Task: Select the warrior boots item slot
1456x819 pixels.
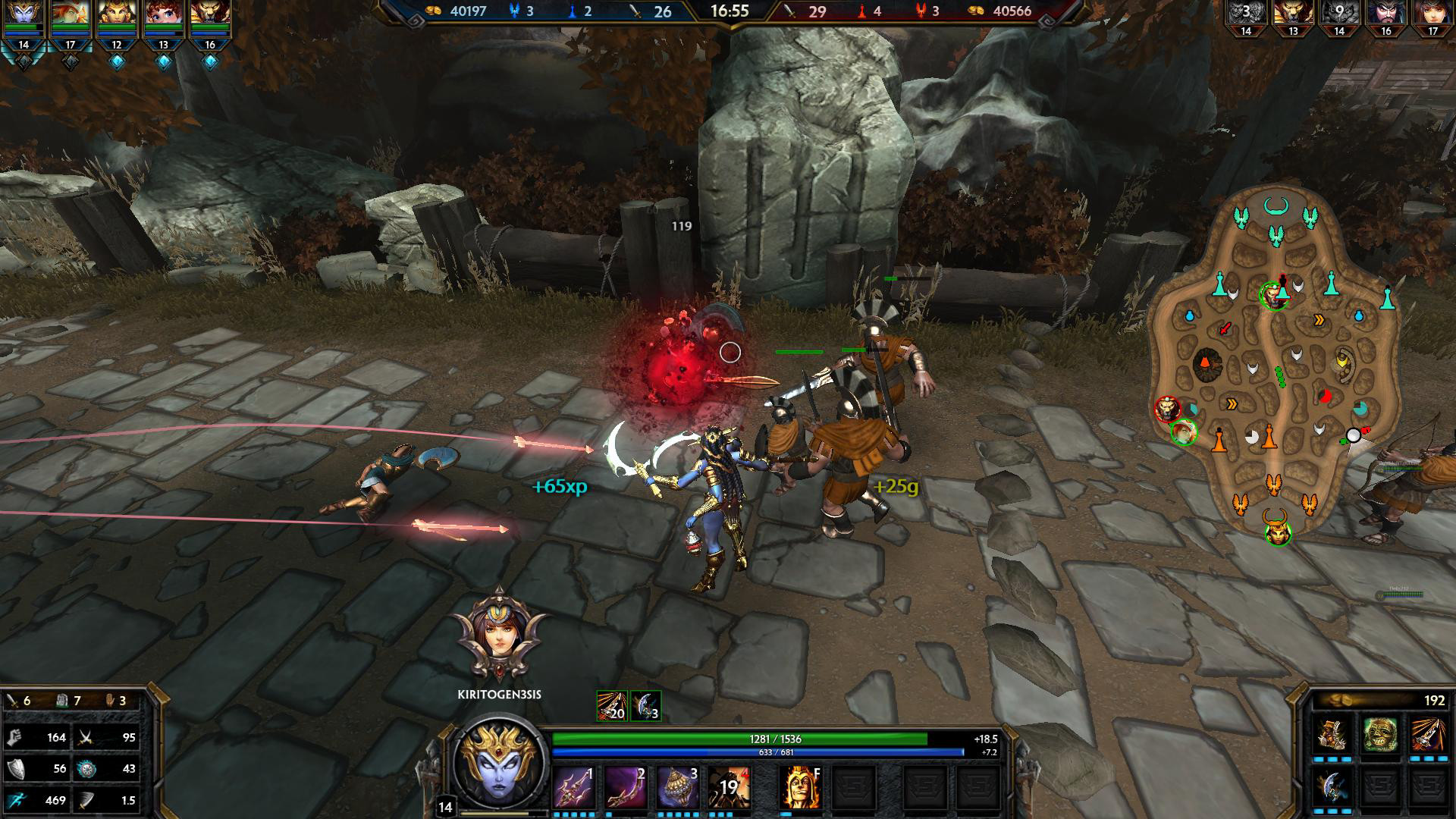Action: (1332, 734)
